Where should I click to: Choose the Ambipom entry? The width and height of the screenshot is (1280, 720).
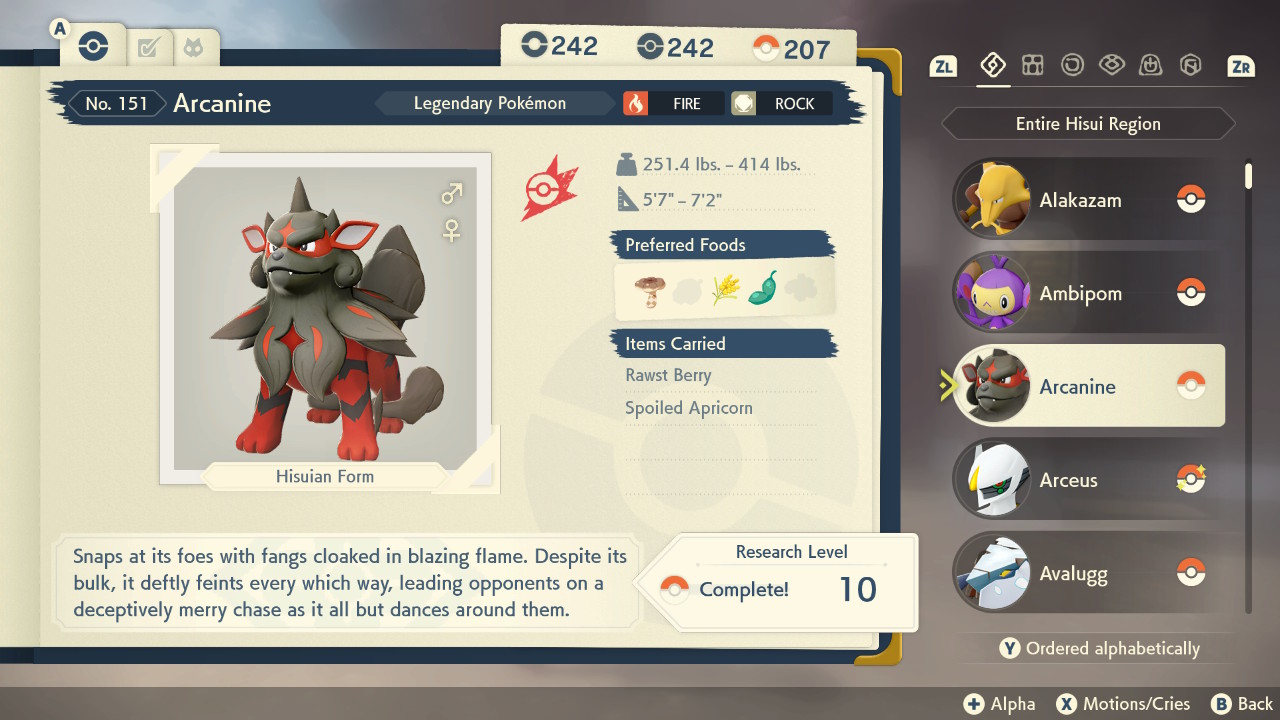[1088, 293]
